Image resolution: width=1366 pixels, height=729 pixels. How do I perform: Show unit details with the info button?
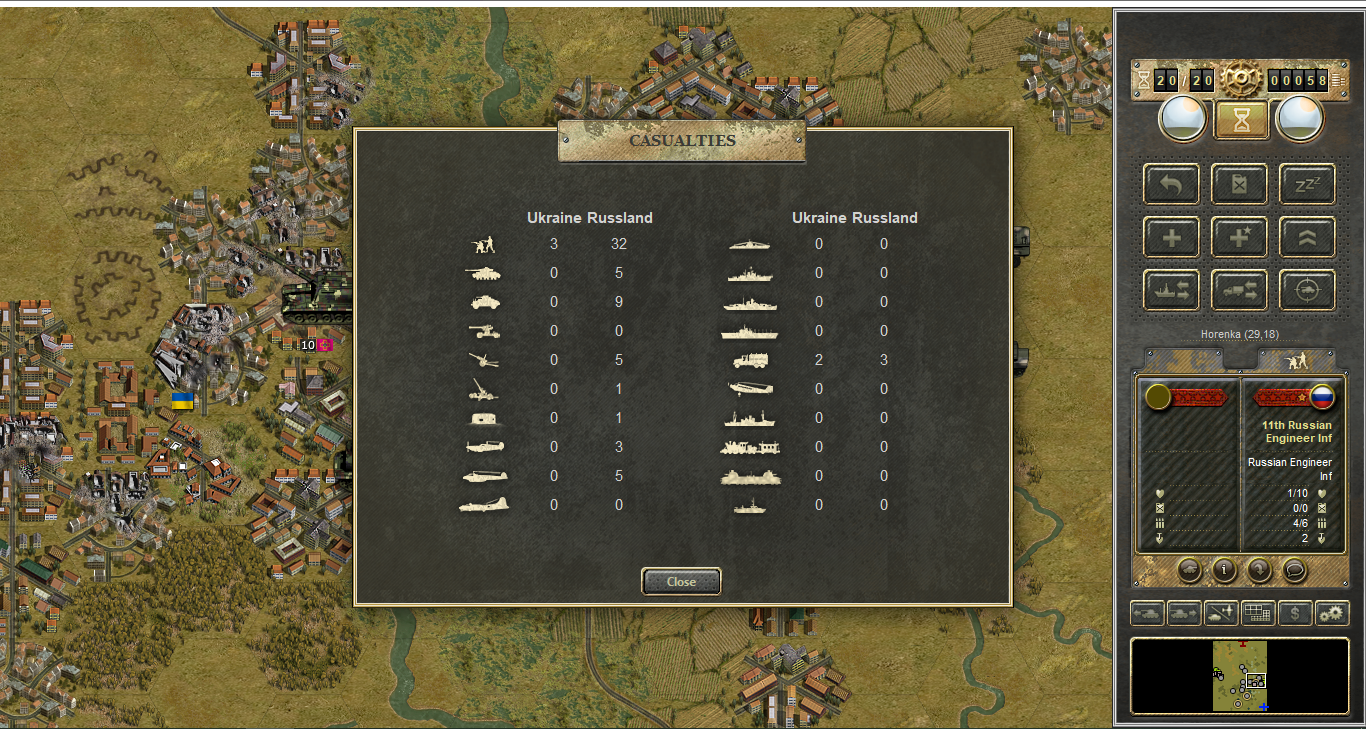tap(1224, 570)
